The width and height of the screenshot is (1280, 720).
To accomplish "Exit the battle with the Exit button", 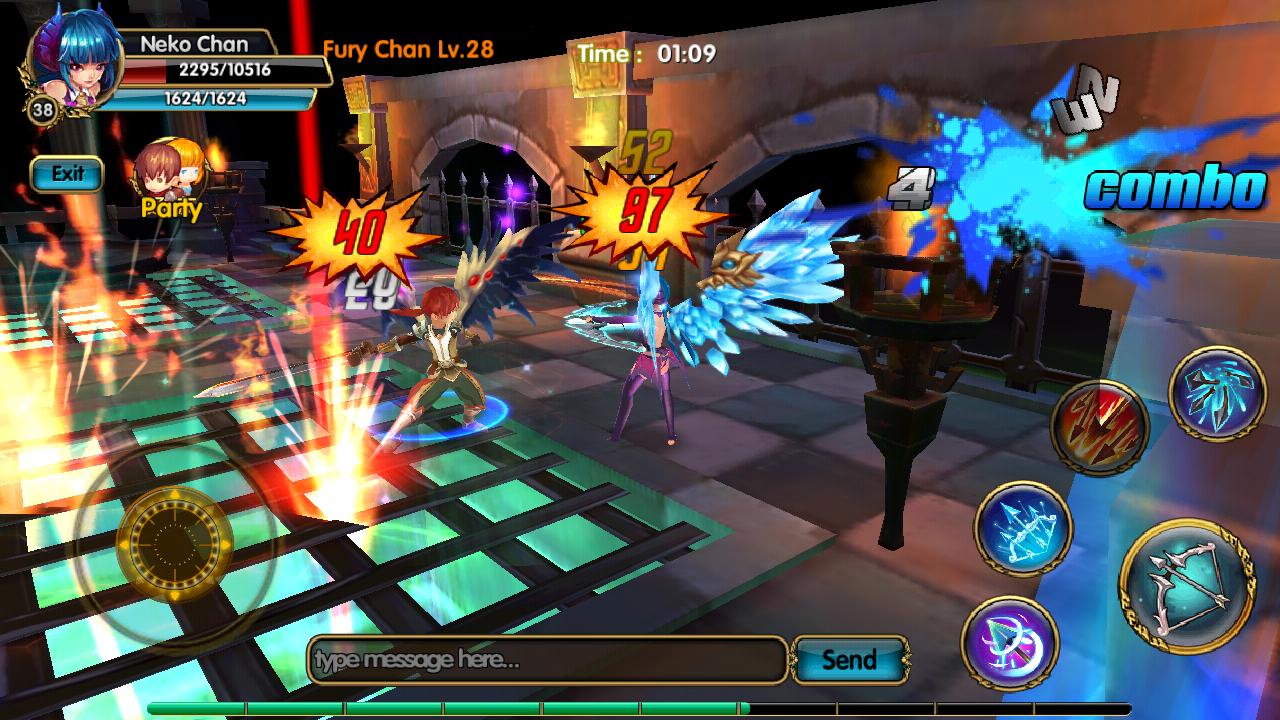I will (67, 174).
